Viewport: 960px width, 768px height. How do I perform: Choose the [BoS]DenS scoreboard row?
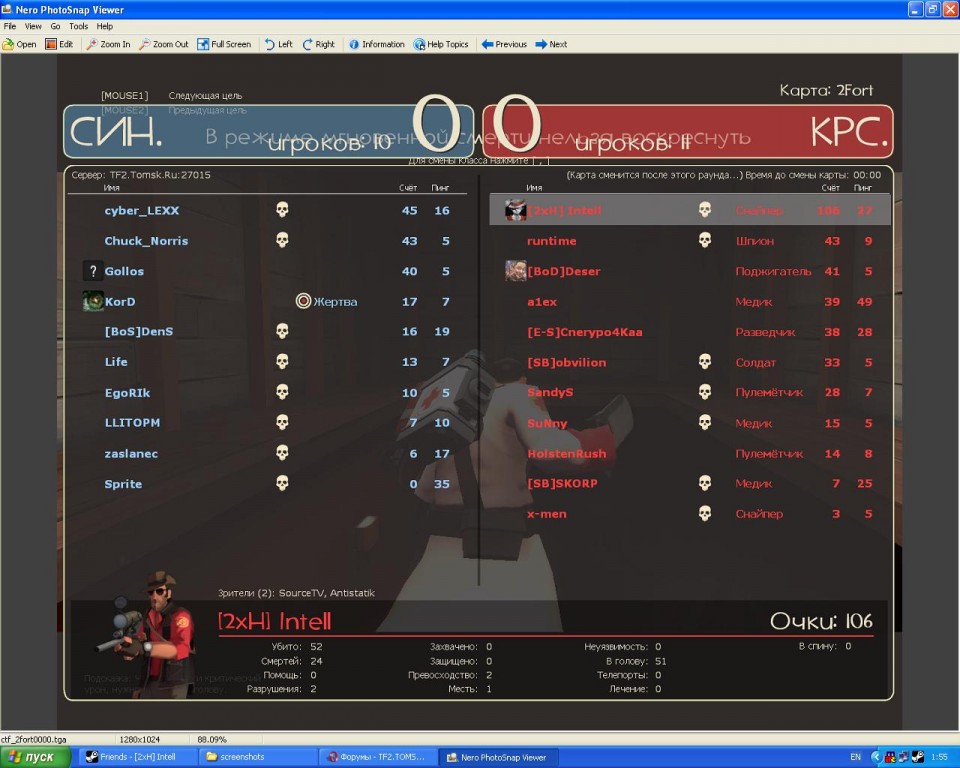coord(139,332)
